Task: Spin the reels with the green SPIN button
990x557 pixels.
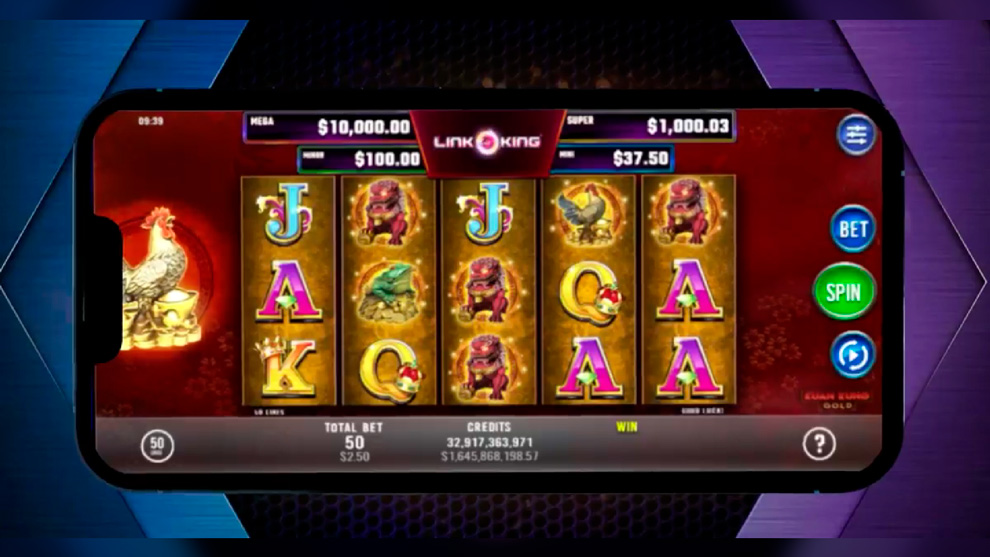Action: click(844, 291)
